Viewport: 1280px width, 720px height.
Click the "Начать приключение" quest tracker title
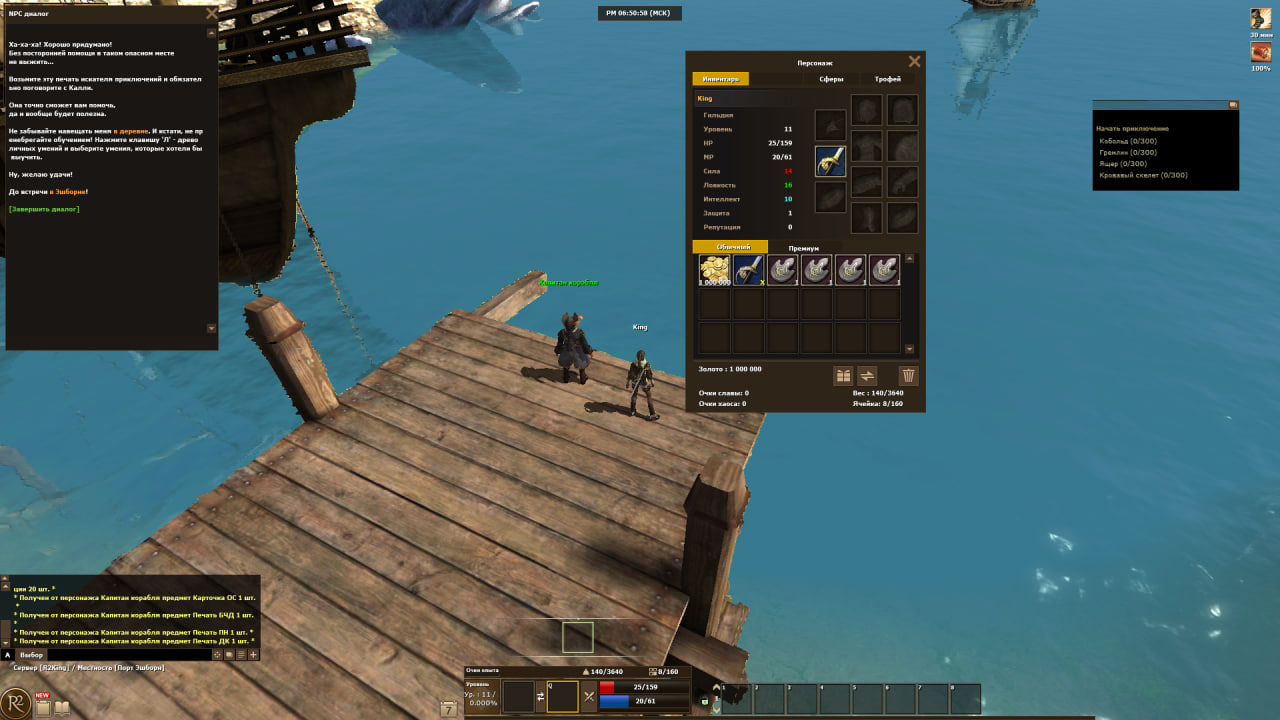1132,129
